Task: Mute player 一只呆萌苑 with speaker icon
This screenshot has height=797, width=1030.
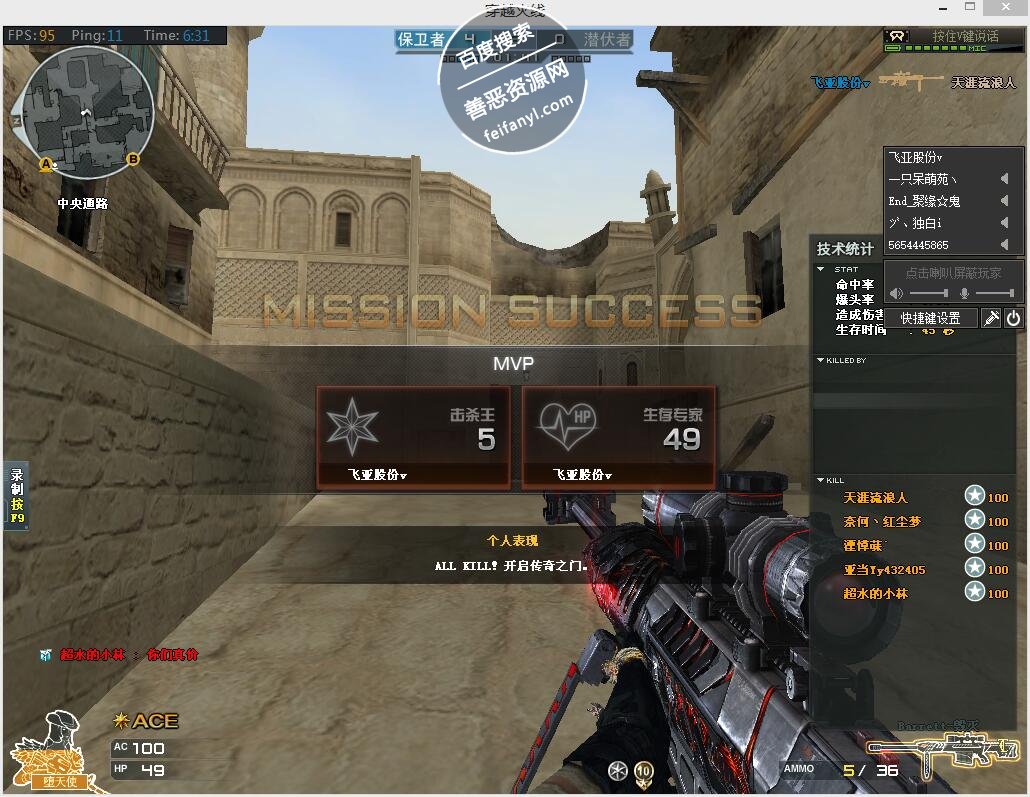Action: [x=1004, y=179]
